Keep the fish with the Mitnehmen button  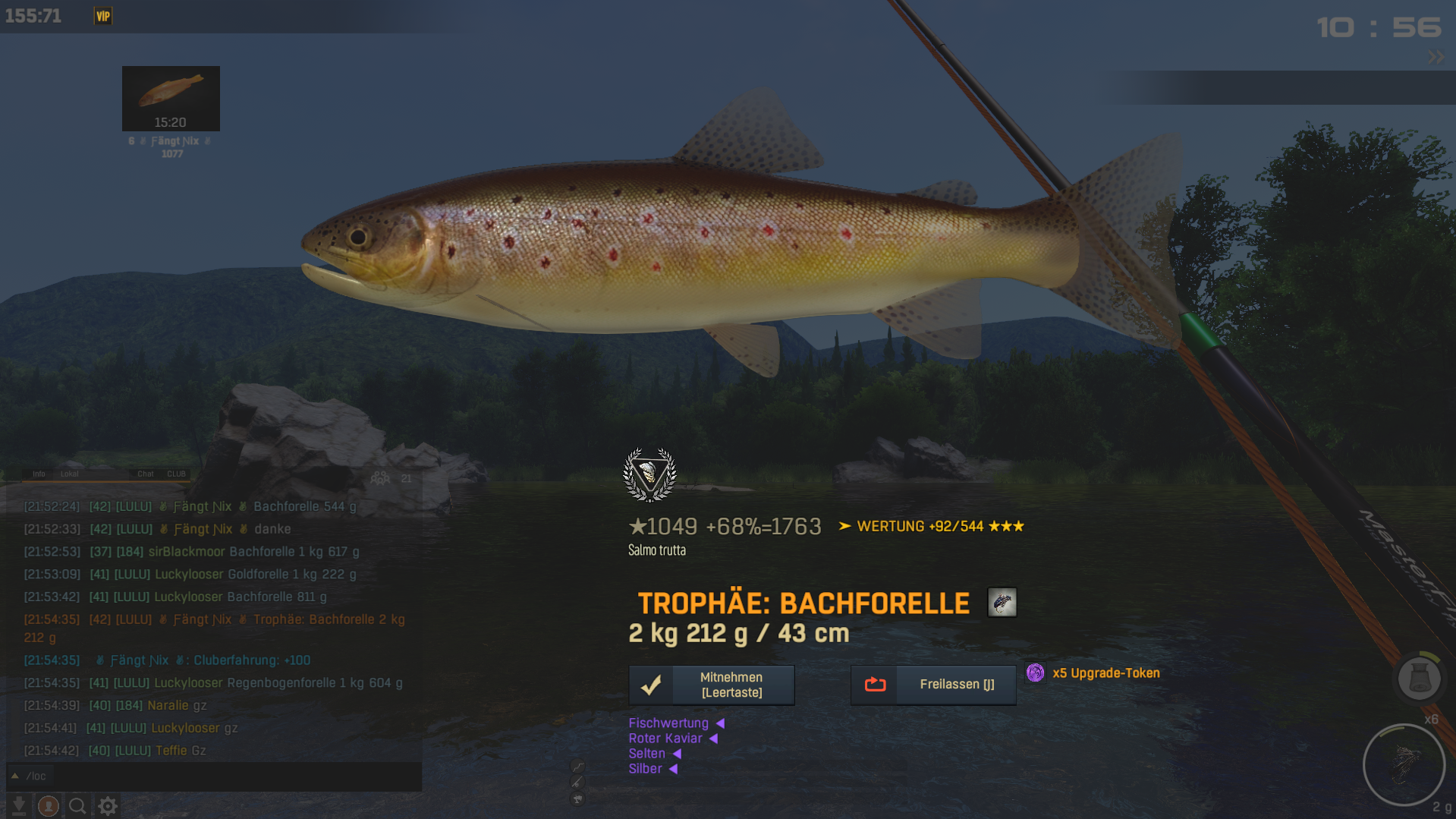coord(711,685)
